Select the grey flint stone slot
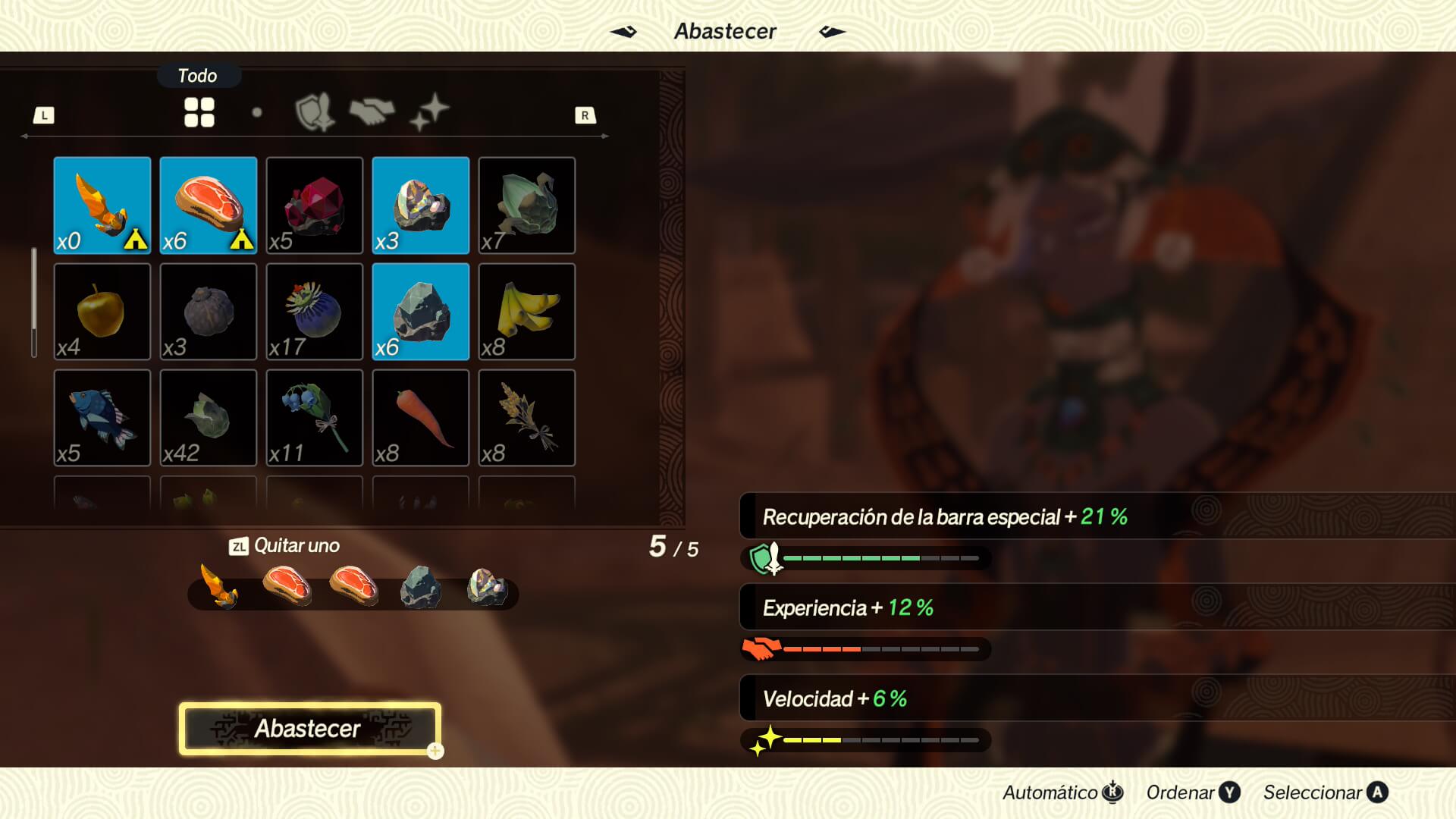Viewport: 1456px width, 819px height. coord(421,312)
